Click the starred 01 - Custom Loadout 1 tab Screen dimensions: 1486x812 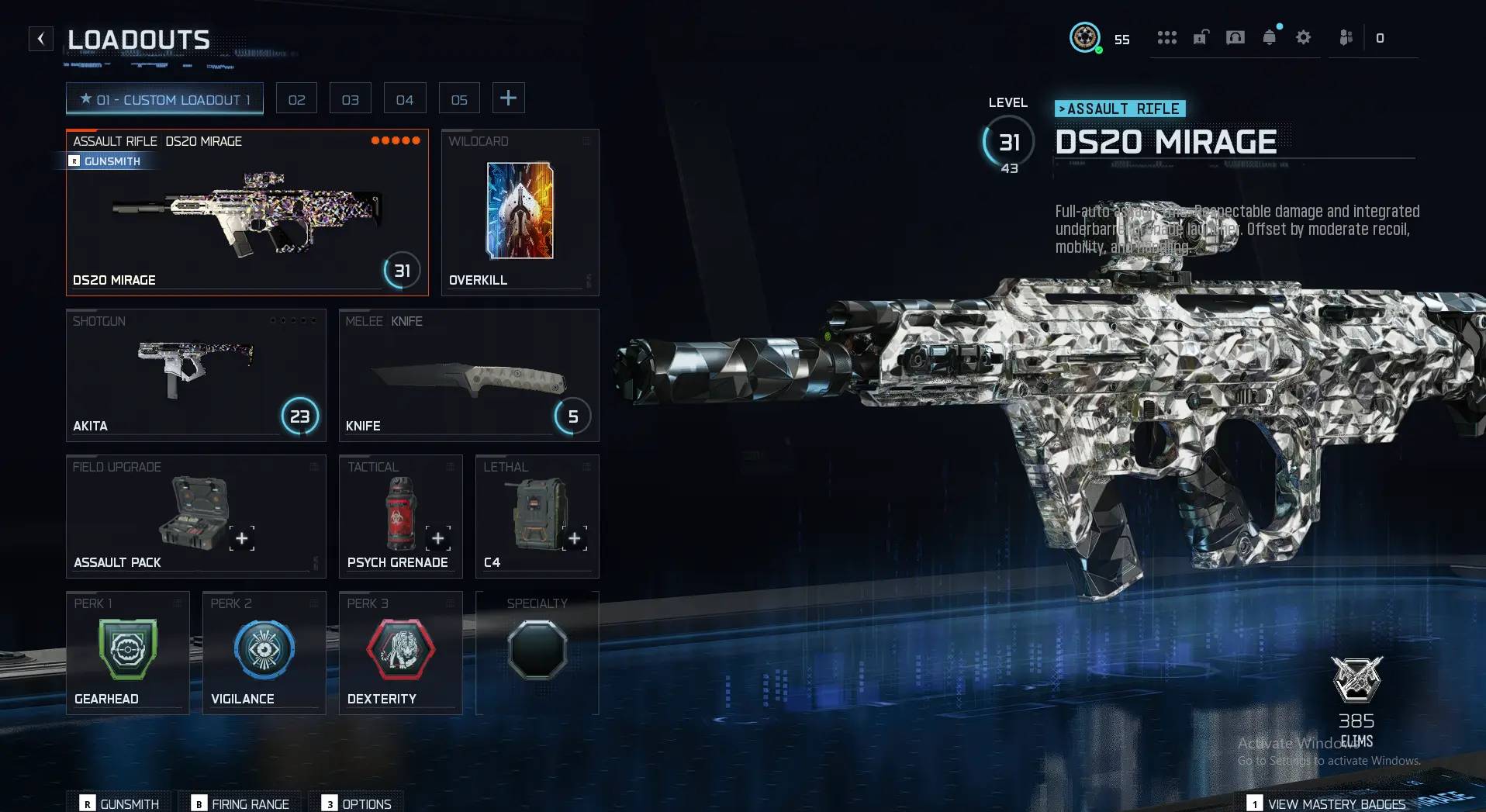164,98
